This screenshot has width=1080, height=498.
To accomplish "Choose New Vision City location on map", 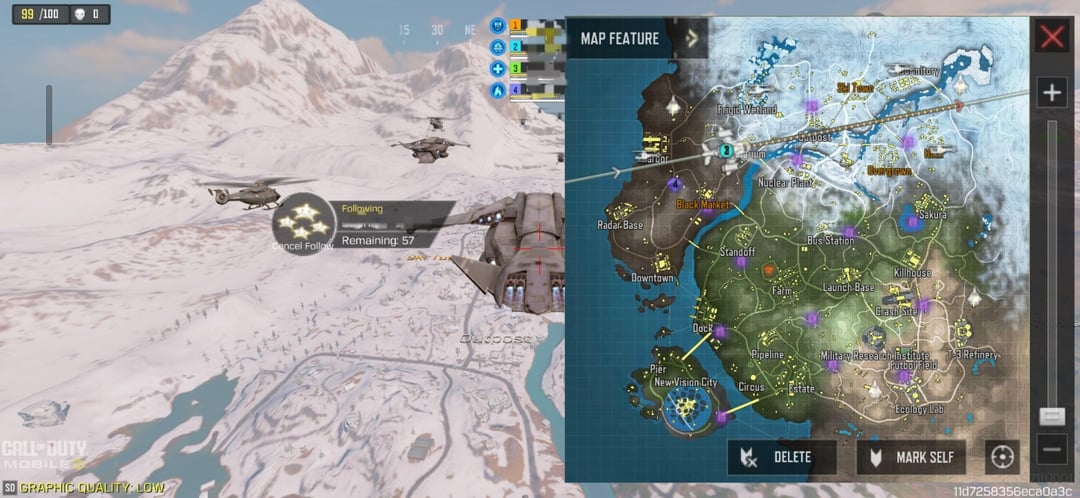I will [x=685, y=383].
